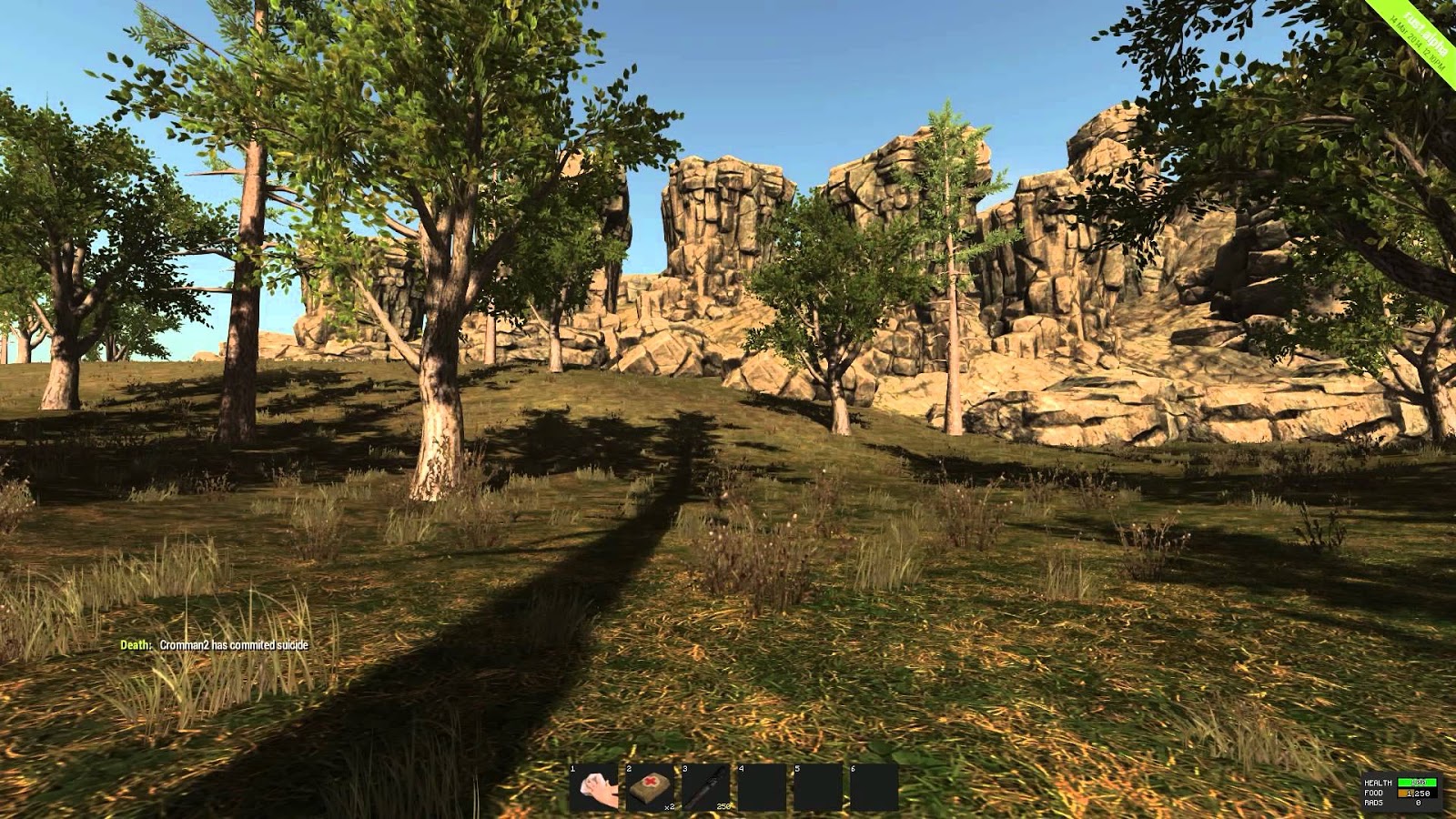
Task: Click the RADS counter showing 0
Action: [x=1419, y=803]
